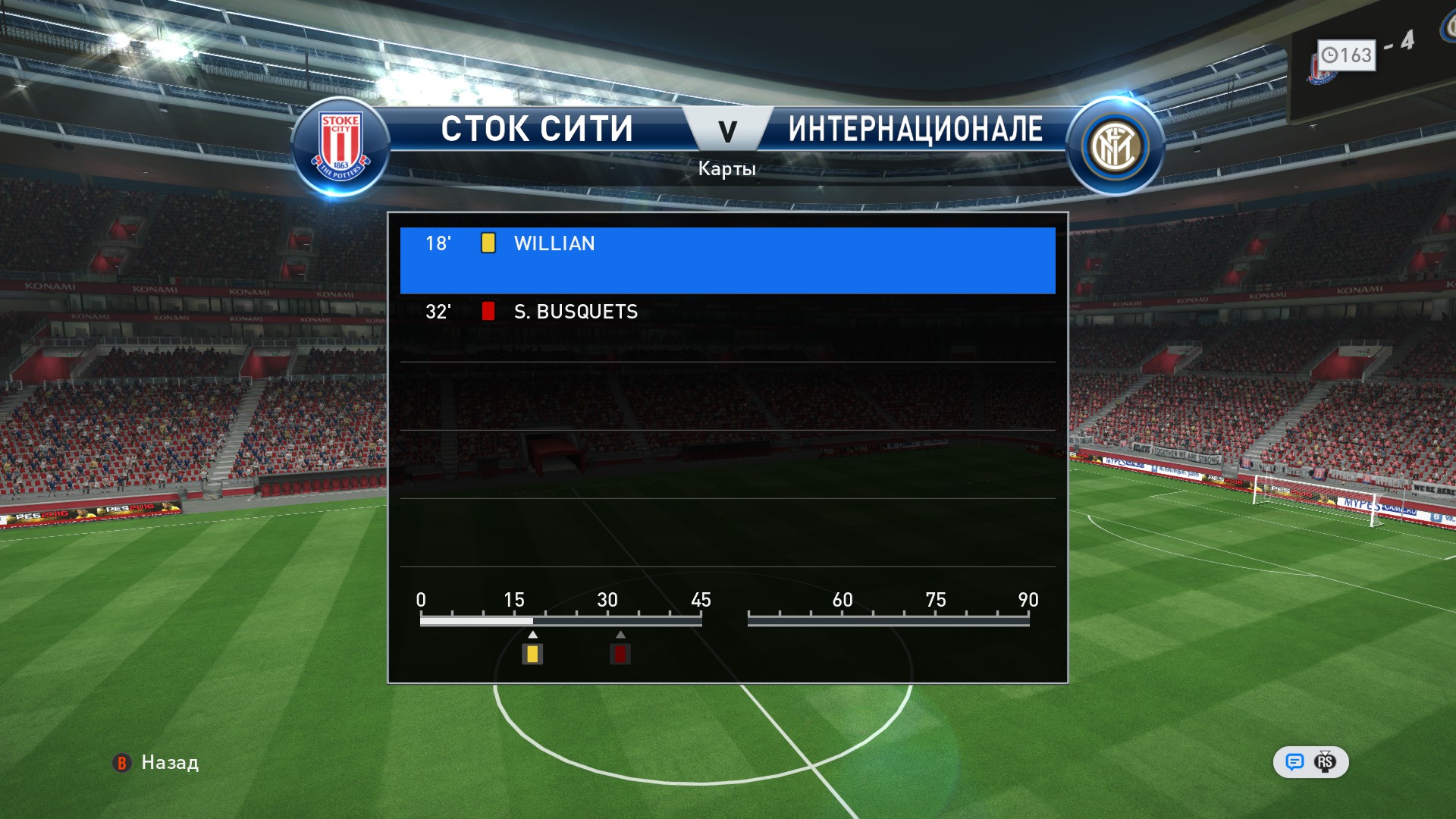Click the Stoke City club crest
The image size is (1456, 819).
pos(340,147)
